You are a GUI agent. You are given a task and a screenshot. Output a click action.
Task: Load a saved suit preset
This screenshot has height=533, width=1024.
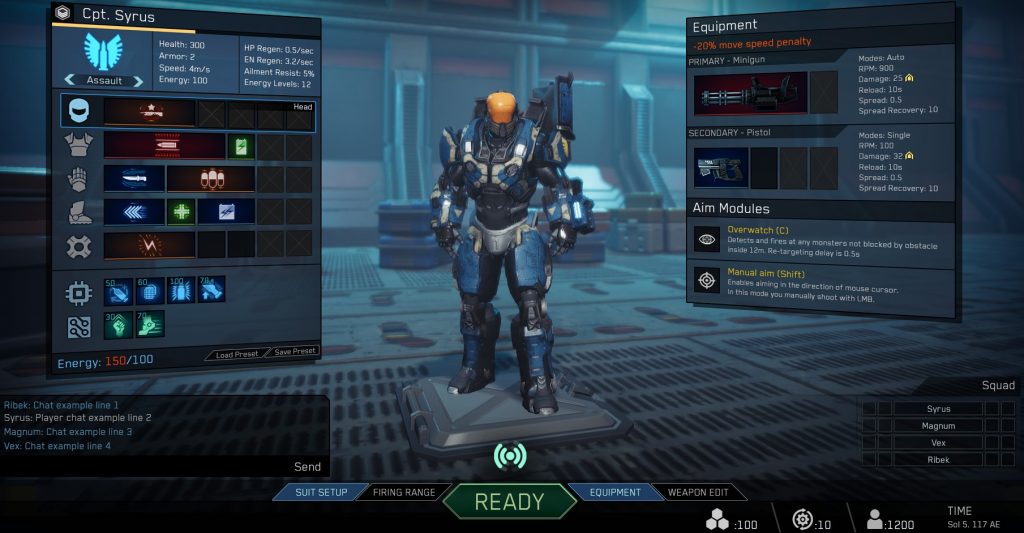click(x=236, y=352)
